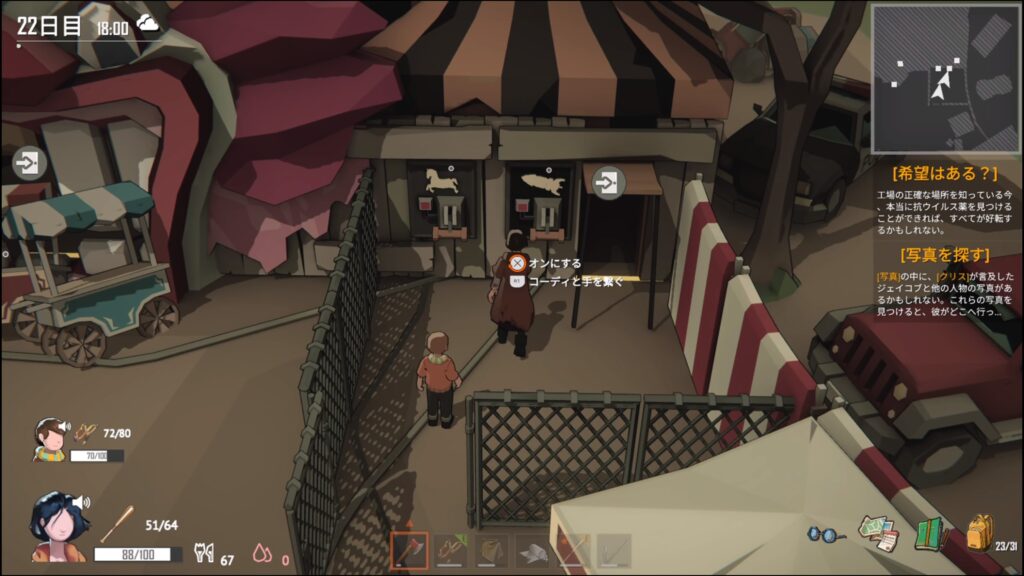The width and height of the screenshot is (1024, 576).
Task: Select the brown cloth hotbar slot
Action: 491,550
